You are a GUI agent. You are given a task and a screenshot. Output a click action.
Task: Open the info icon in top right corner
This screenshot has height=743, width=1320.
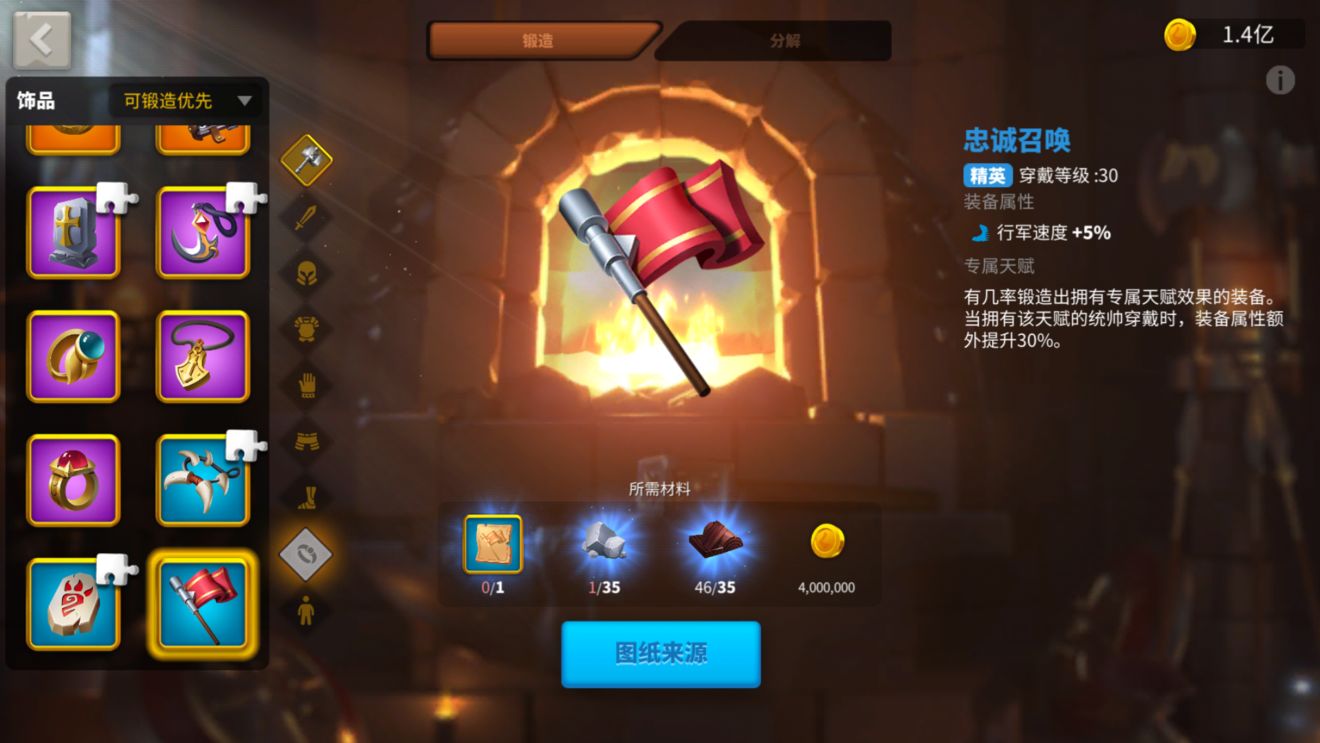coord(1281,81)
